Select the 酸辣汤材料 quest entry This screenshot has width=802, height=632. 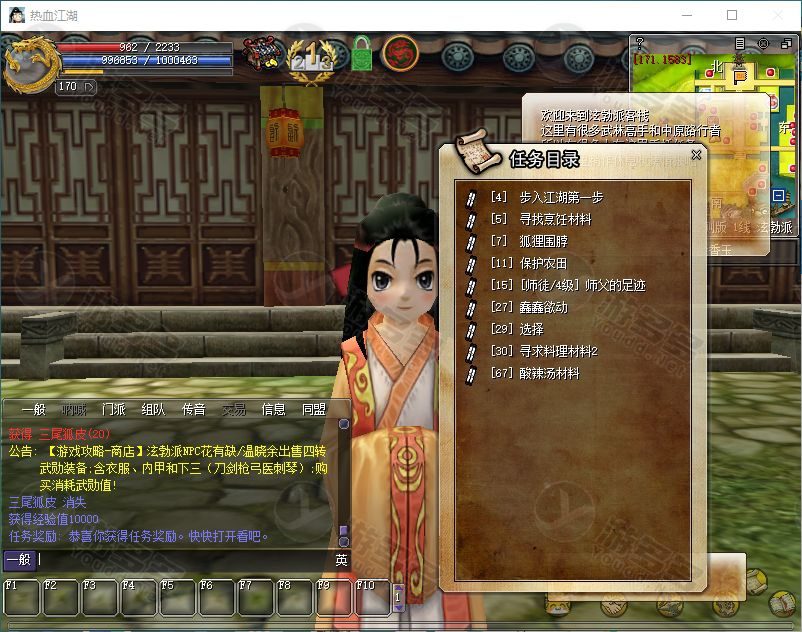click(549, 373)
